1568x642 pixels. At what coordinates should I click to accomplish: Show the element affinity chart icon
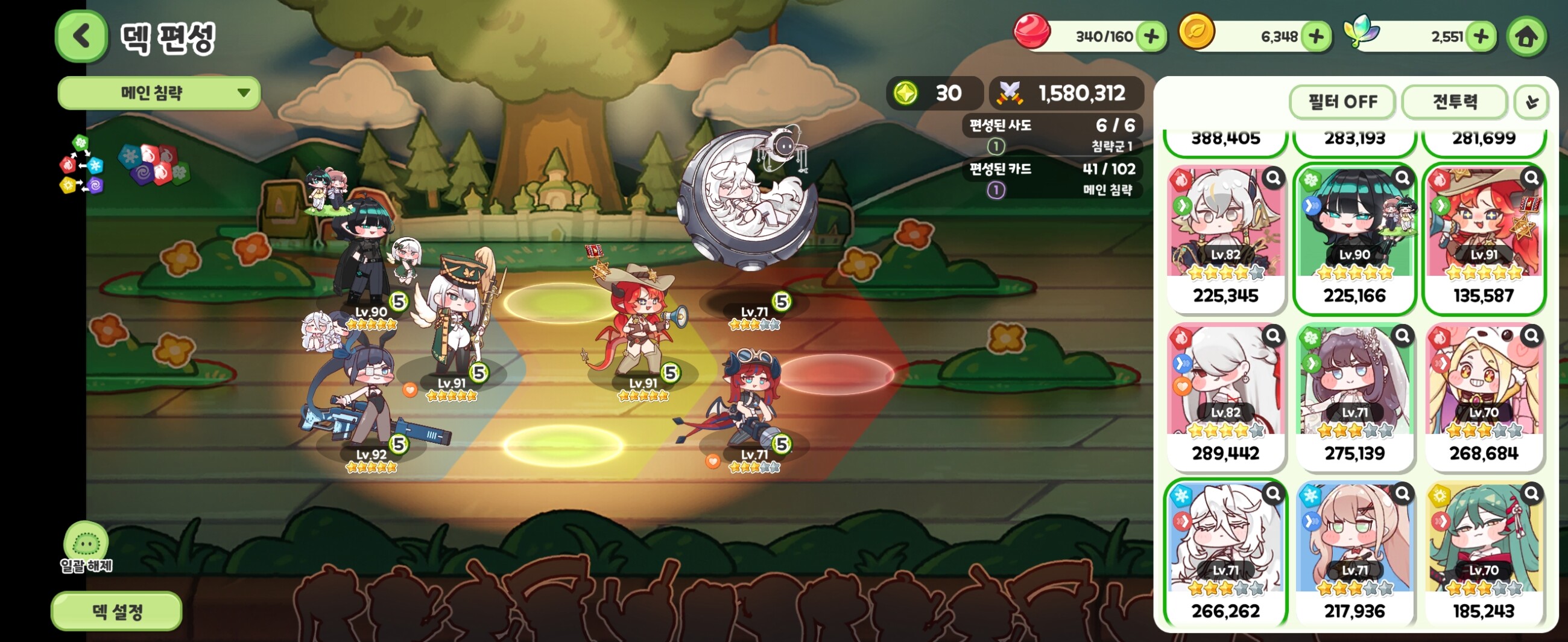coord(81,165)
